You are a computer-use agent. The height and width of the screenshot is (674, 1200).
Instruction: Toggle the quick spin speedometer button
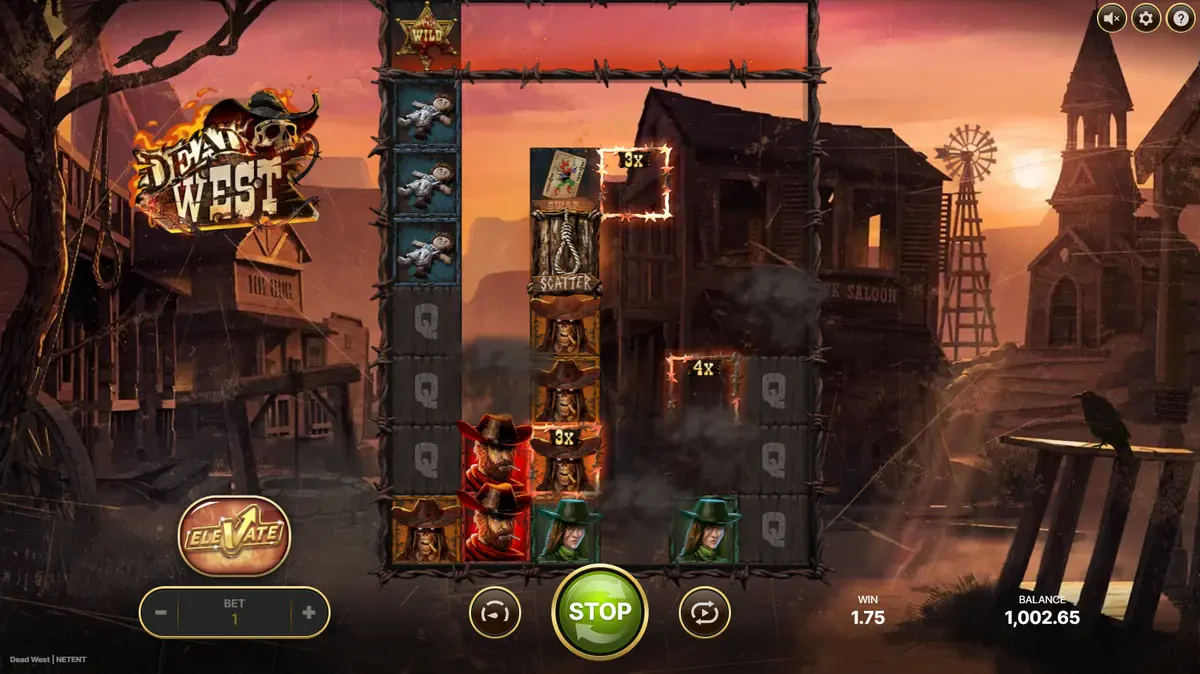pyautogui.click(x=495, y=612)
